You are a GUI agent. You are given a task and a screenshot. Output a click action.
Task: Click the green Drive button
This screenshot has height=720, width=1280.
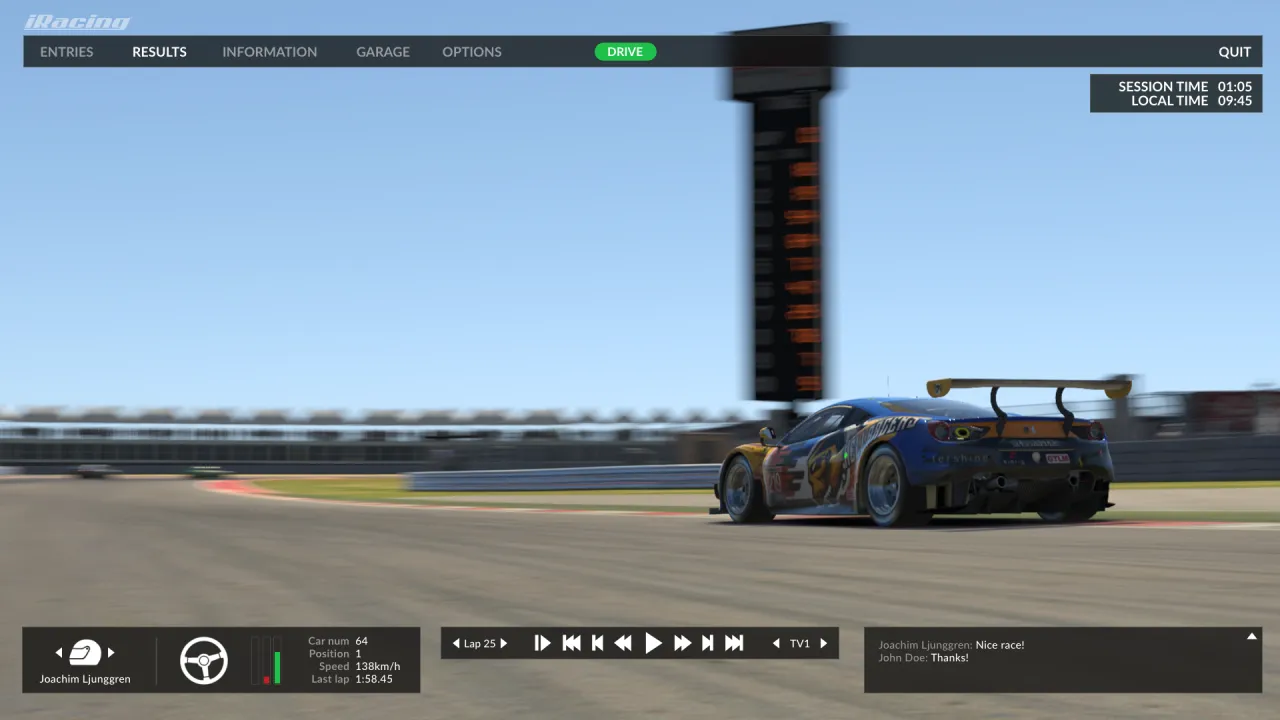625,52
